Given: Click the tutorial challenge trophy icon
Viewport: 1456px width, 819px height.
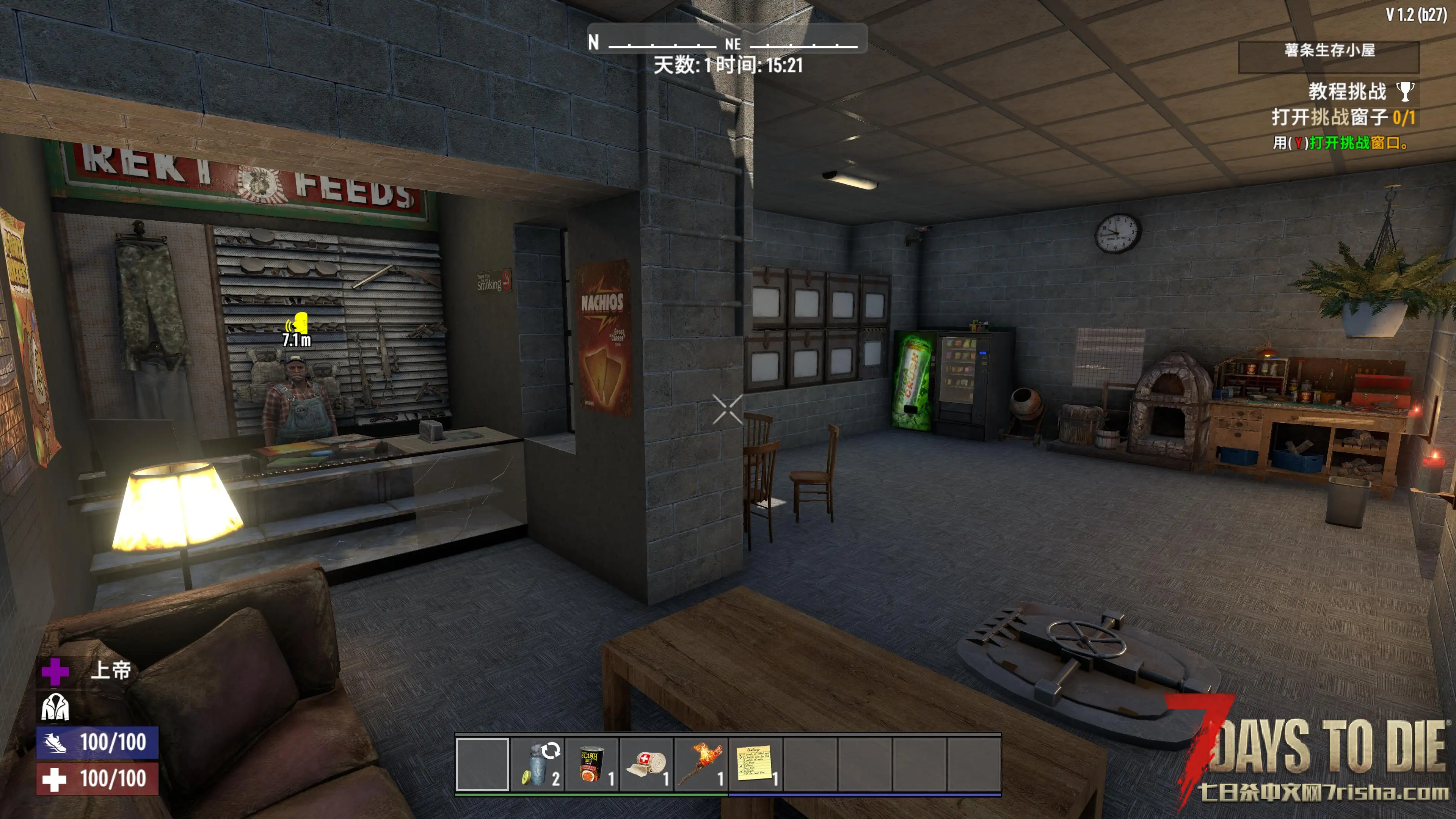Looking at the screenshot, I should point(1405,91).
